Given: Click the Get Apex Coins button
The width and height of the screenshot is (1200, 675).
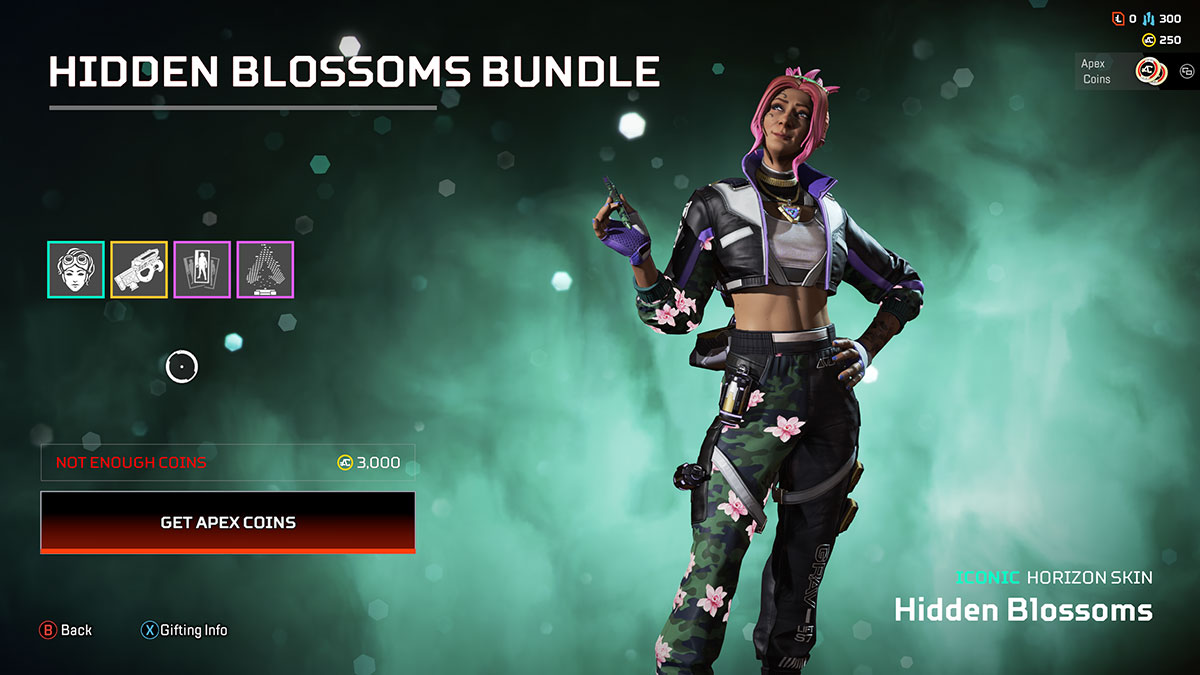Looking at the screenshot, I should [228, 522].
